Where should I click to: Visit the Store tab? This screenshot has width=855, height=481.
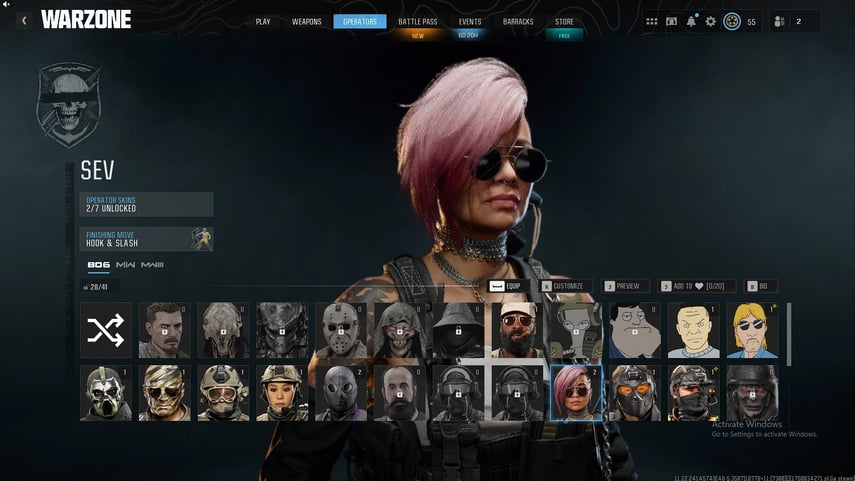[564, 21]
